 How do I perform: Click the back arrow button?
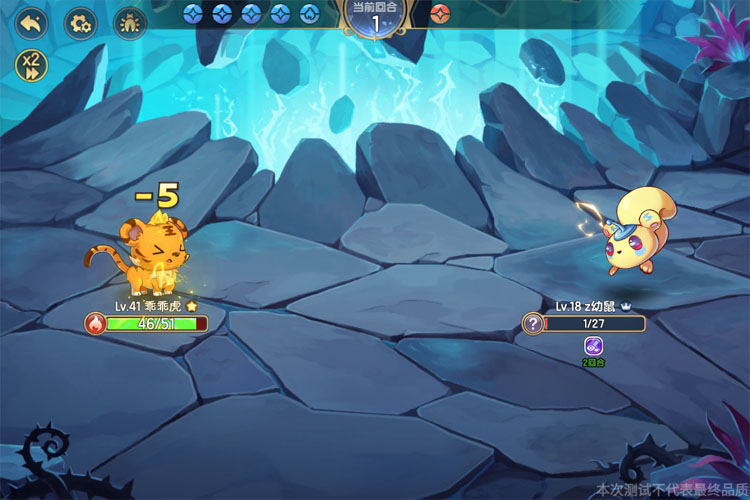click(31, 22)
